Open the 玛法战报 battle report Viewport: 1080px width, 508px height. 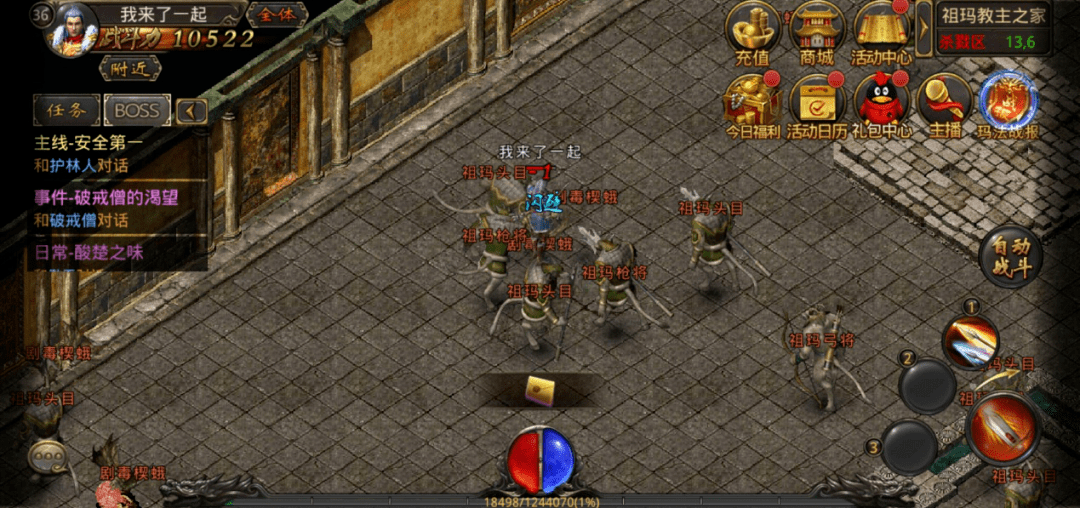(1007, 105)
